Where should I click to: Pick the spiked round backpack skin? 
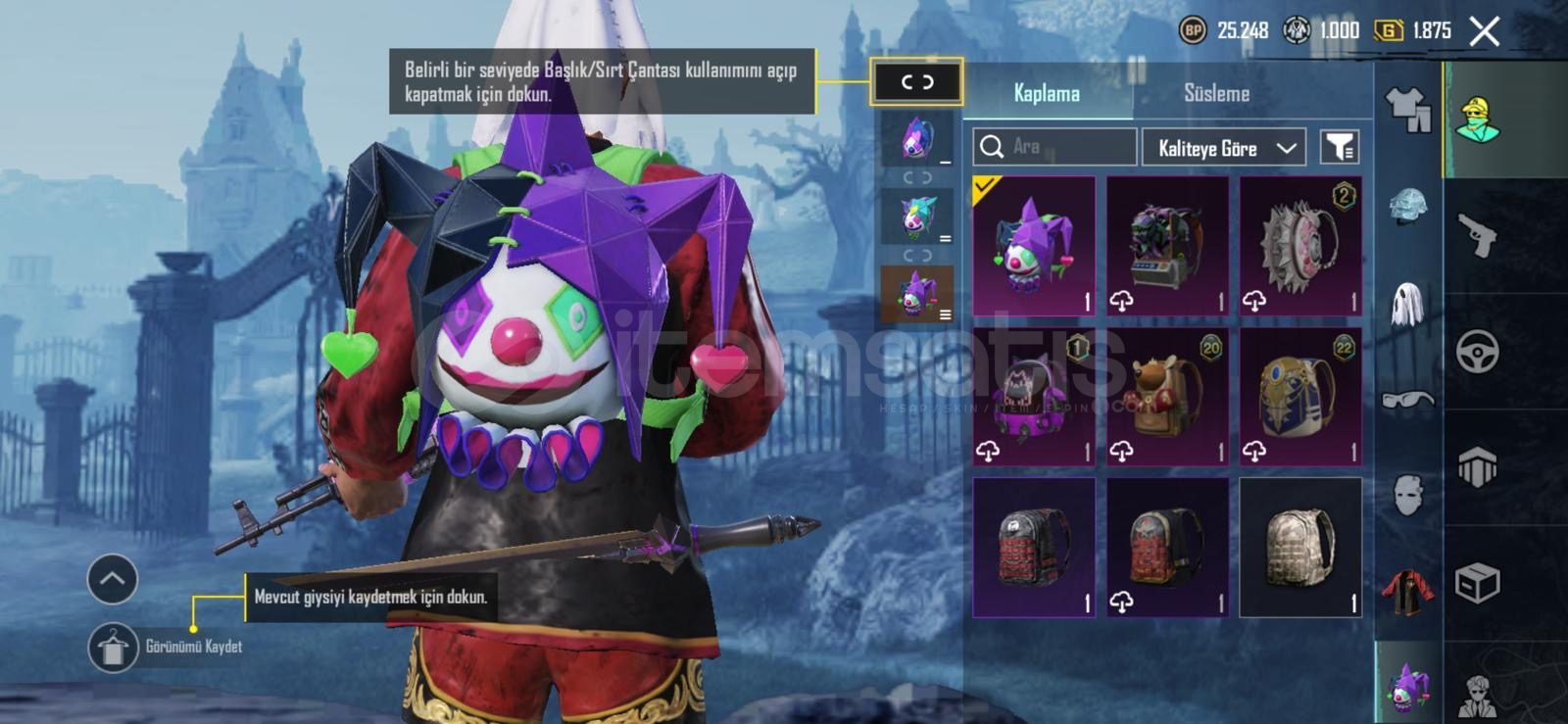(1300, 246)
